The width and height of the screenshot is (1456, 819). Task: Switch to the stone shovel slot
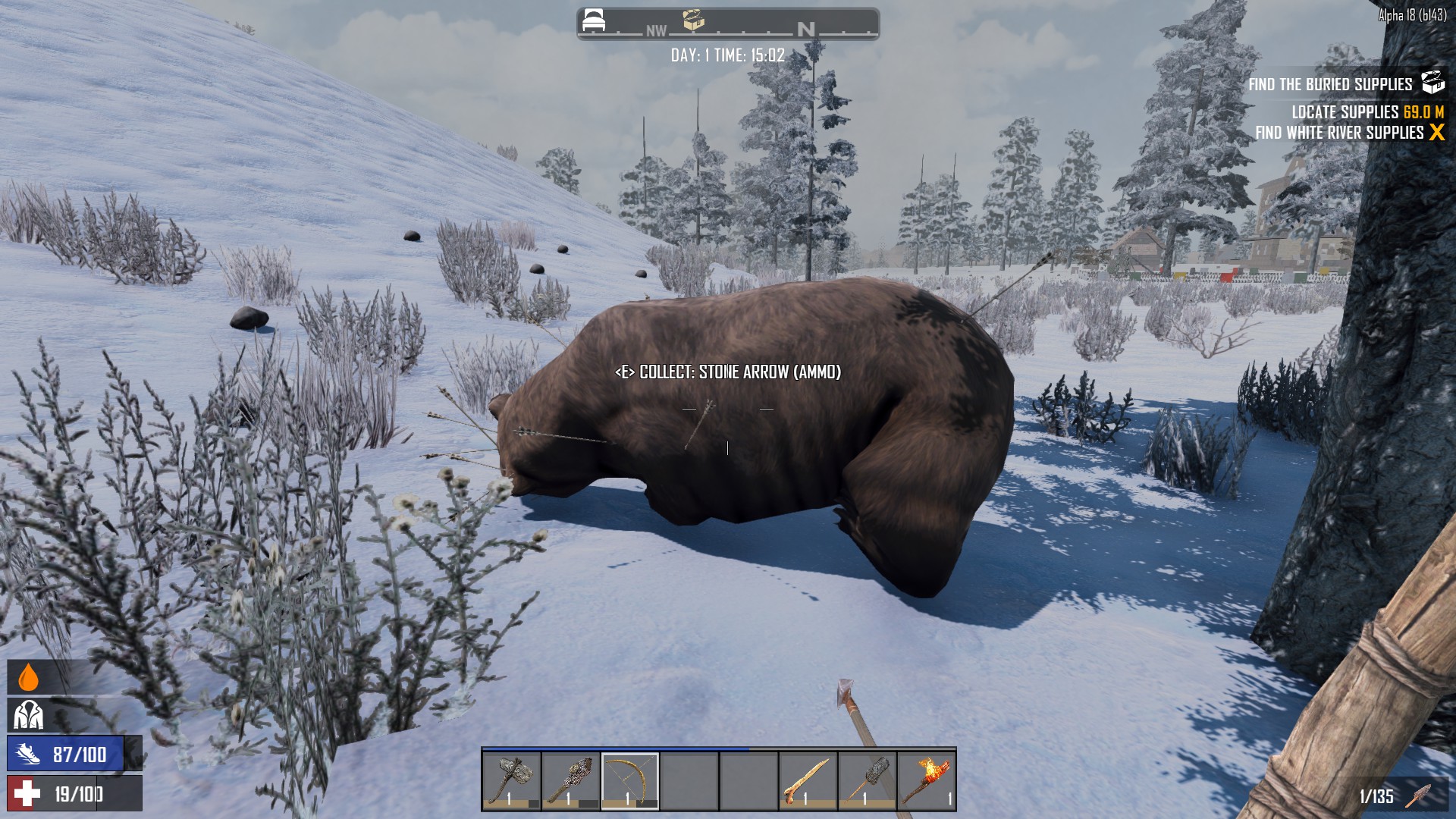867,780
